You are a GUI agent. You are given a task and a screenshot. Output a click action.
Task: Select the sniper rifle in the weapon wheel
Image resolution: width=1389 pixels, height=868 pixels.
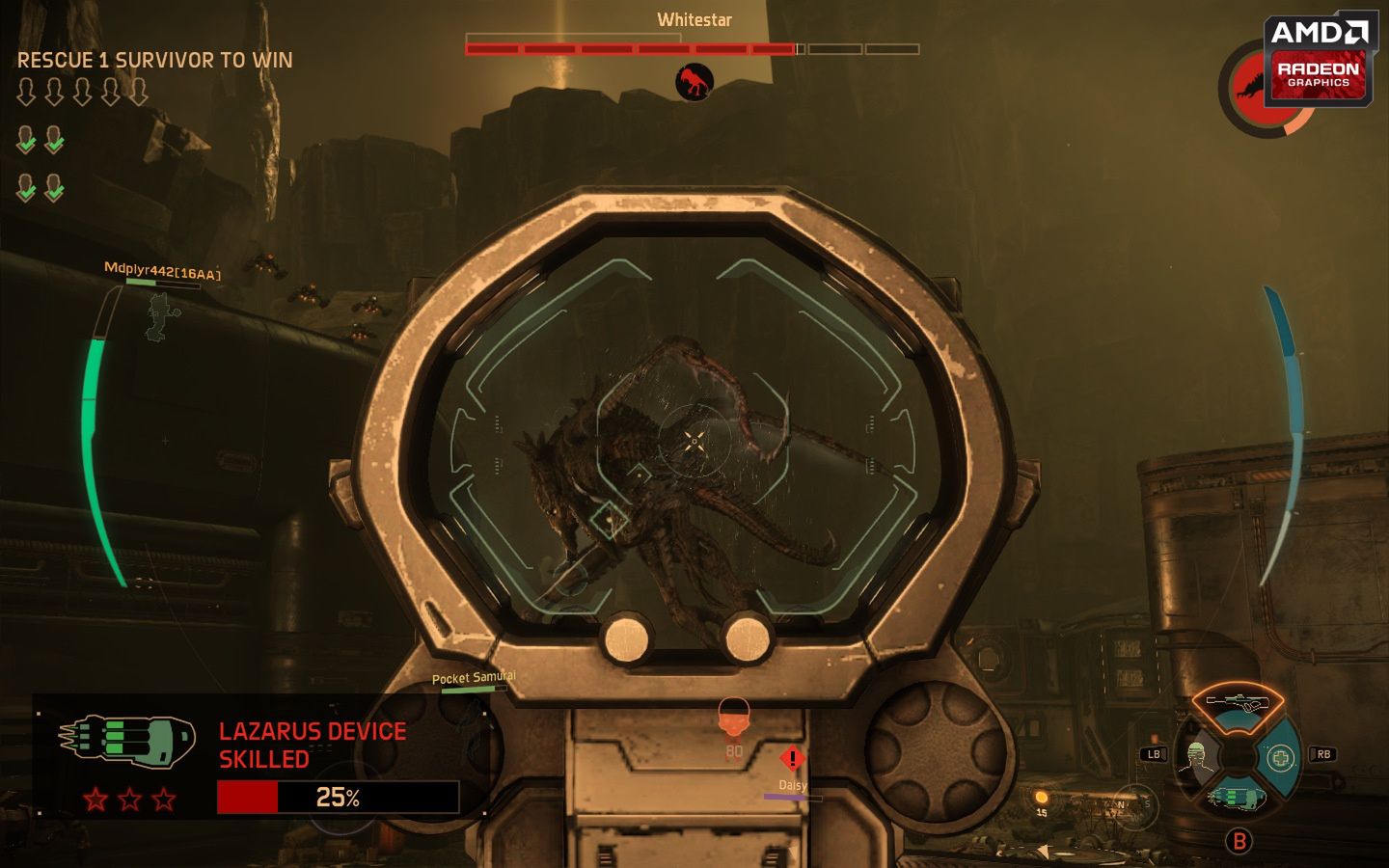pyautogui.click(x=1237, y=701)
